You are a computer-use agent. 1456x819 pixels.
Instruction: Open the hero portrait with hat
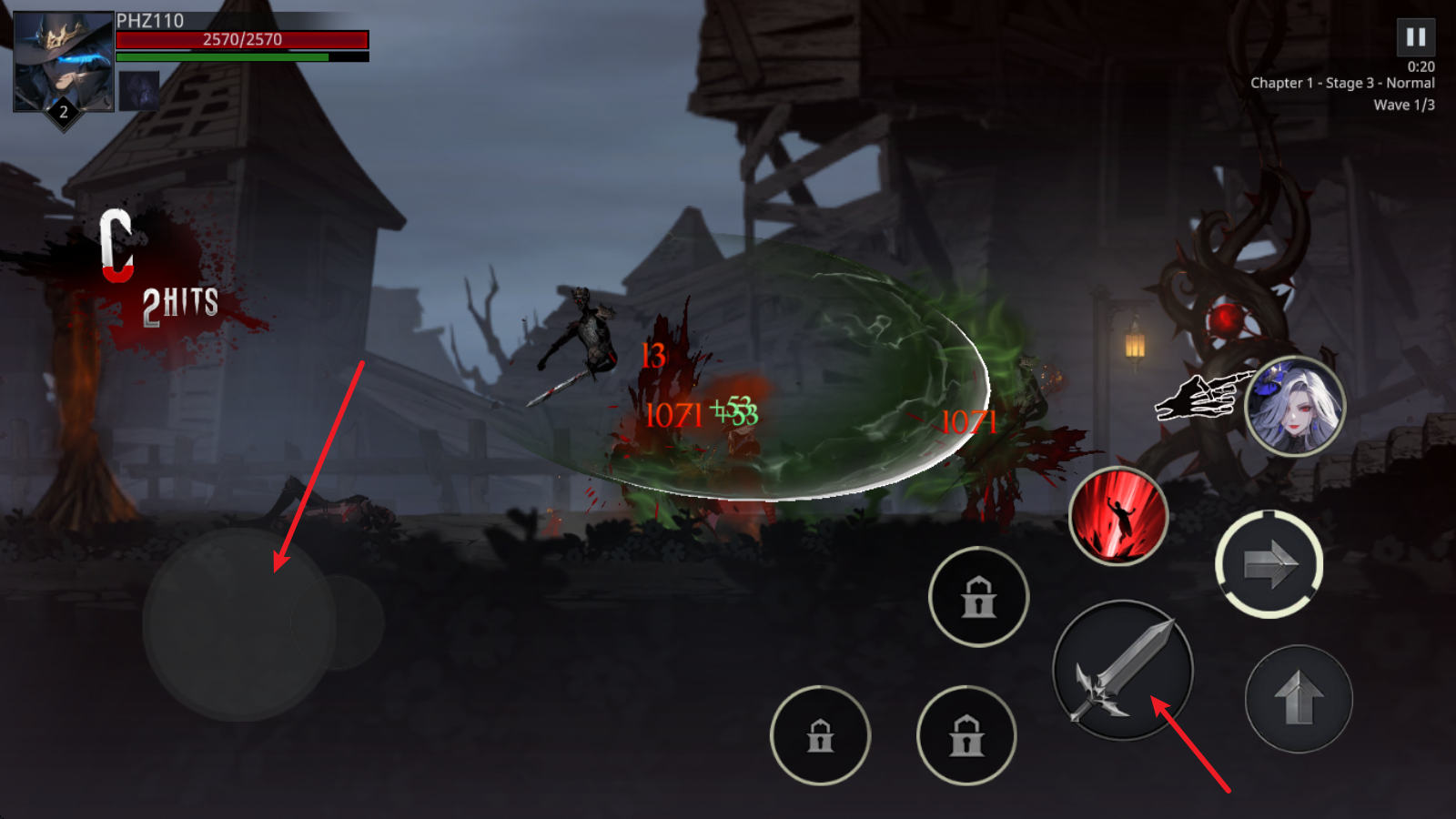pos(63,62)
